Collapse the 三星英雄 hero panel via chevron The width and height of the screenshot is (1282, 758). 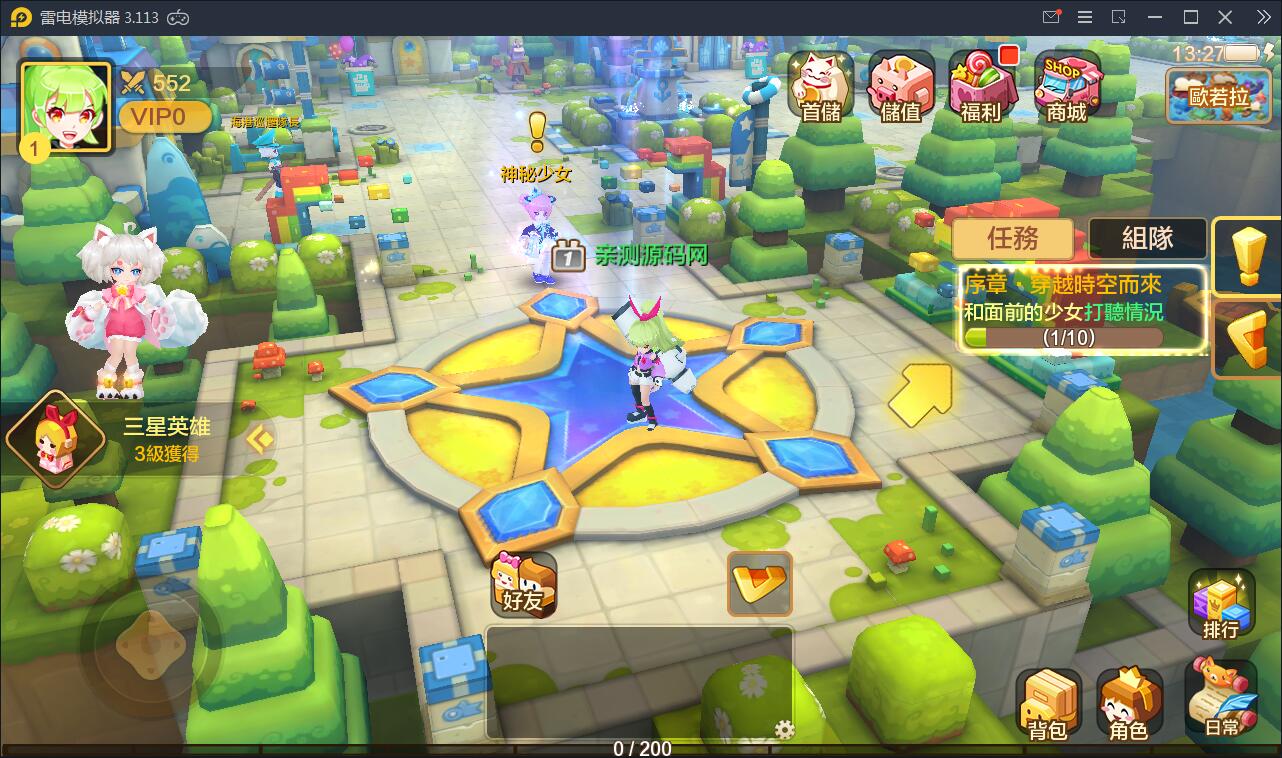tap(259, 437)
